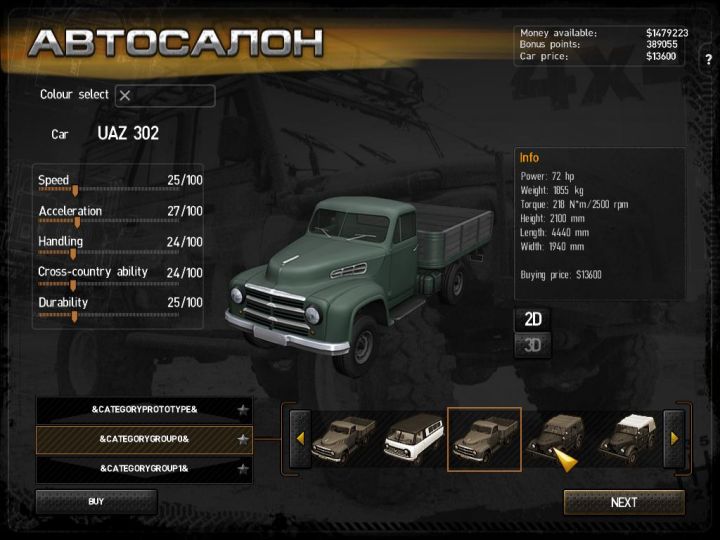
Task: Select the highlighted green truck thumbnail
Action: [484, 438]
